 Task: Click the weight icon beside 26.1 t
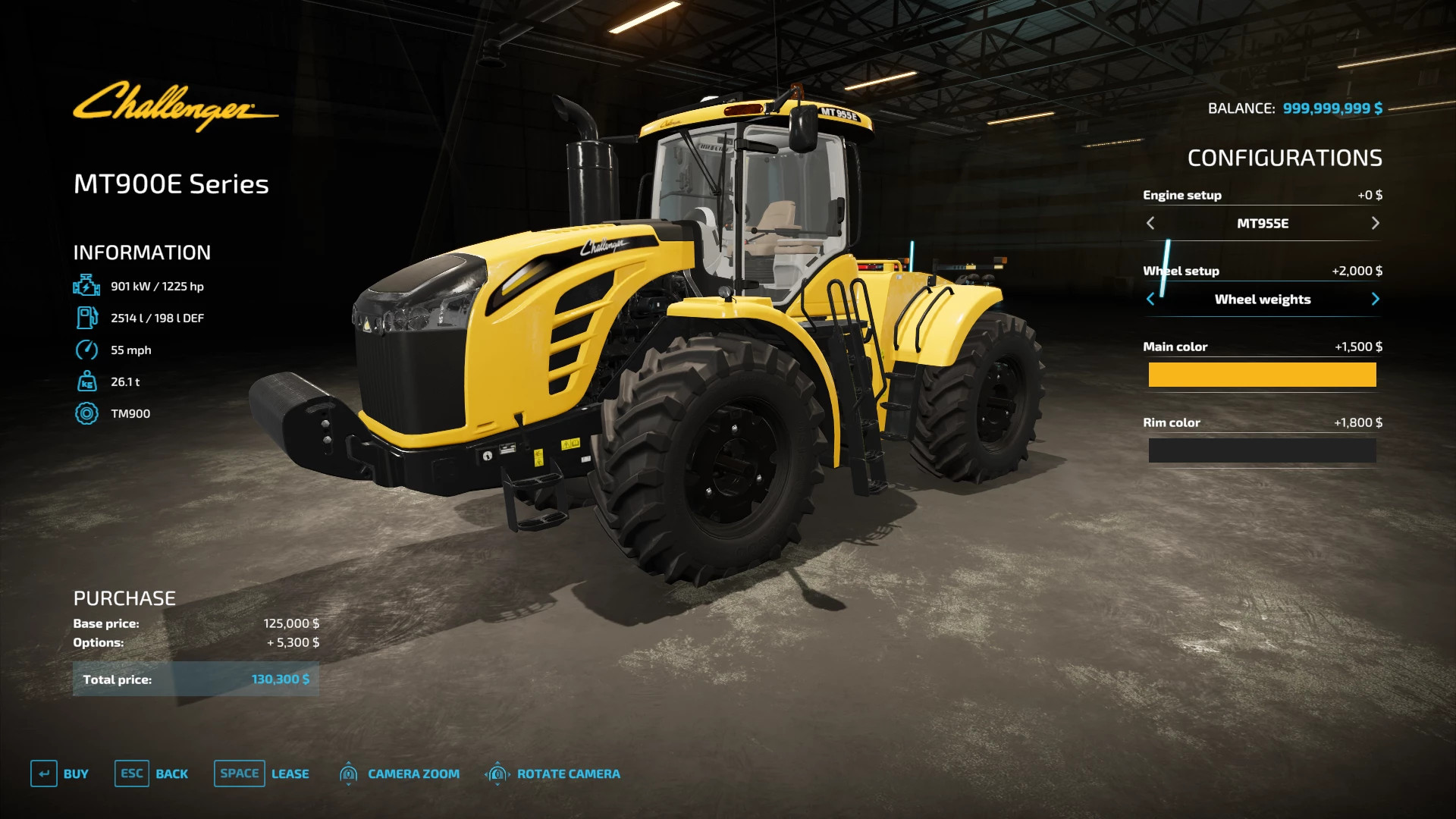[x=87, y=381]
